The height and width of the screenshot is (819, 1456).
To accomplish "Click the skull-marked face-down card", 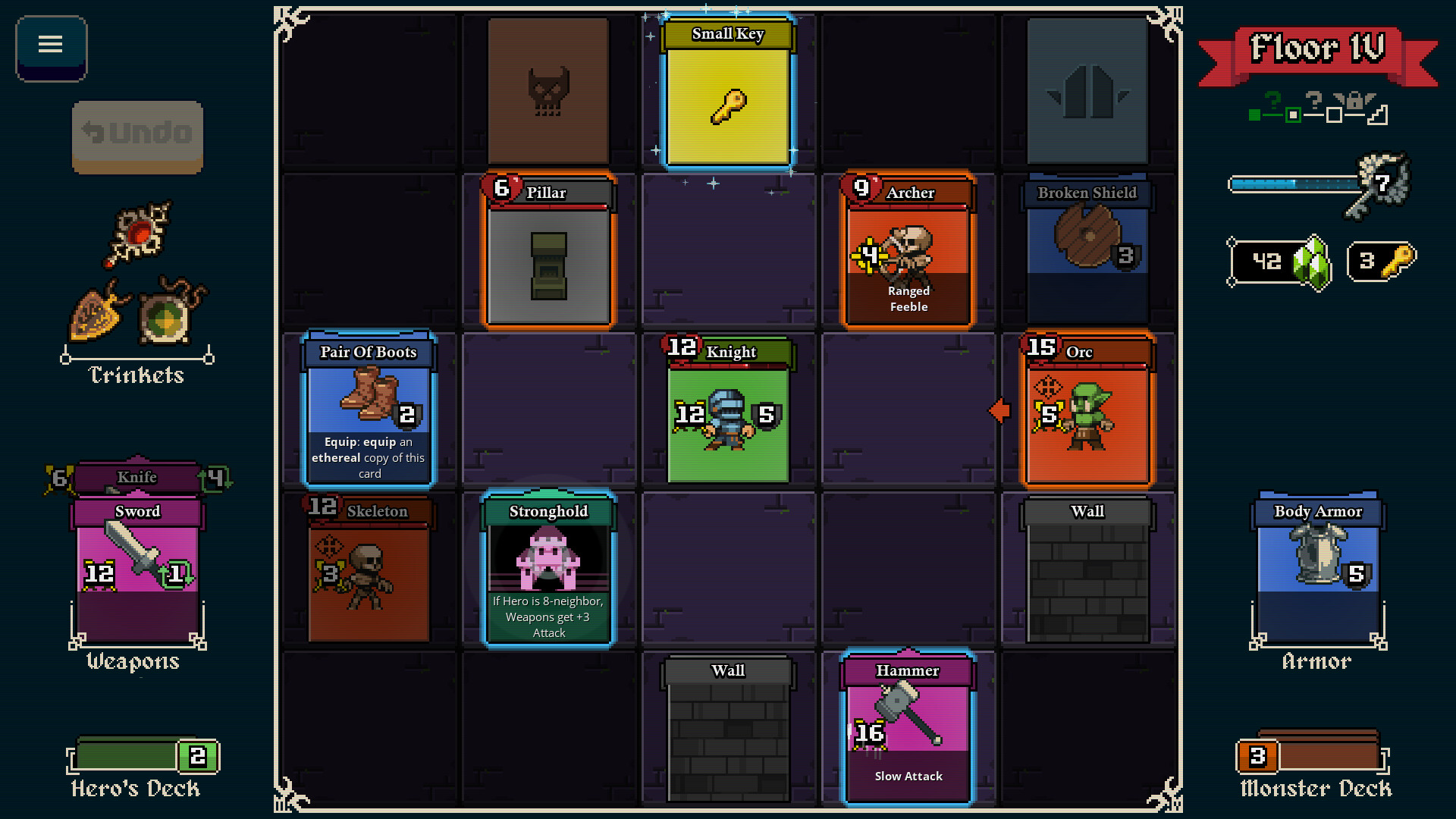I will click(548, 91).
